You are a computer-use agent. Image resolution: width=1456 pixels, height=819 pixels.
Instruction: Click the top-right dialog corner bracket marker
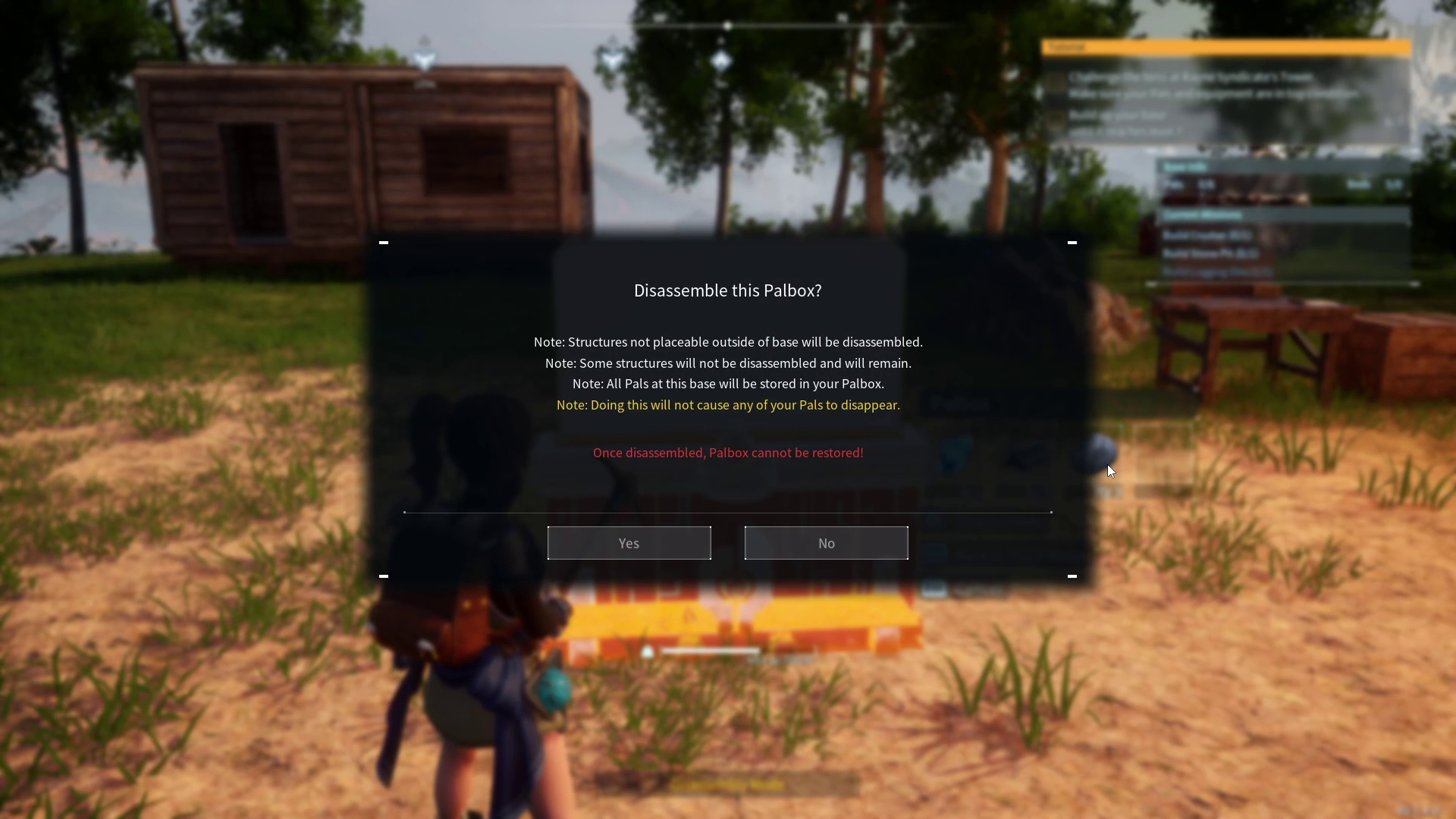click(x=1073, y=242)
